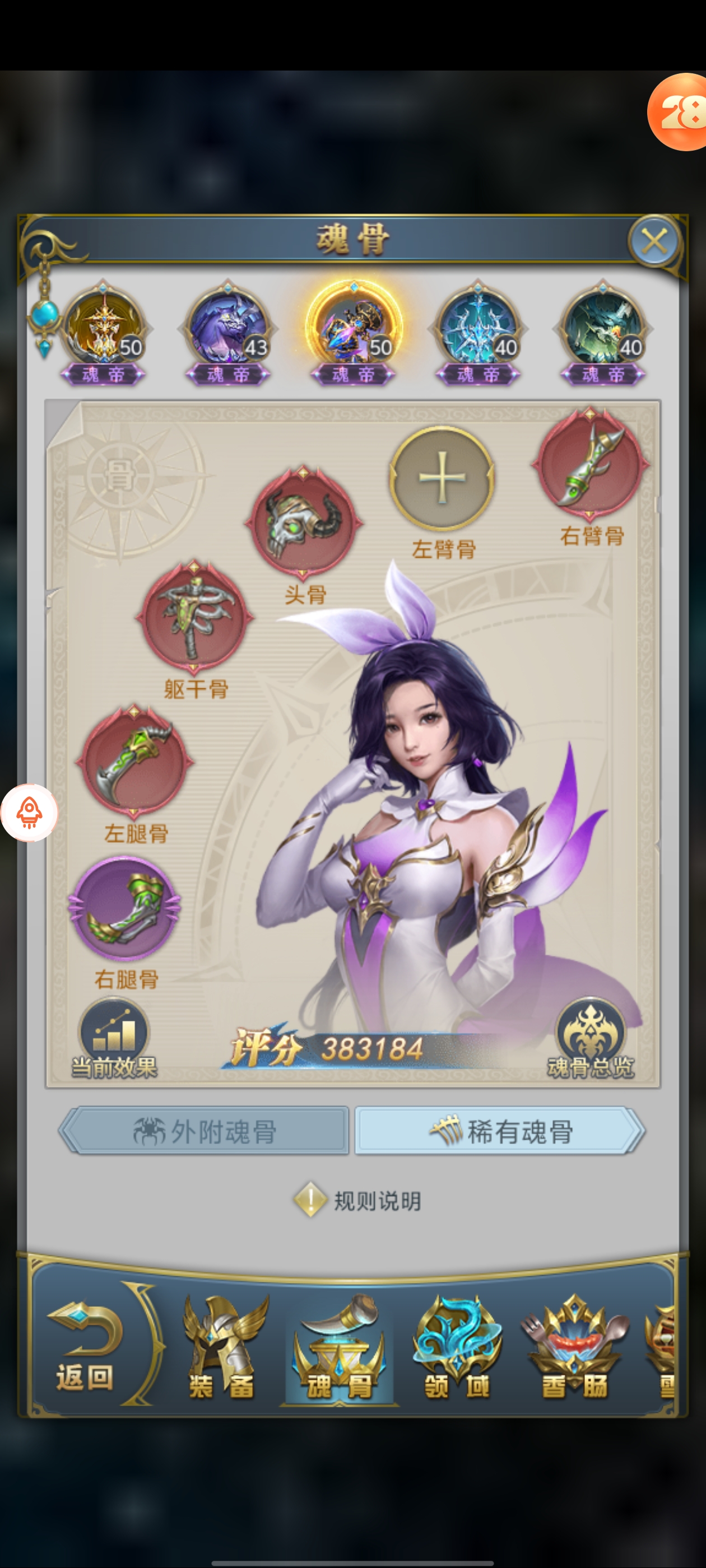Tap the orange rocket floating overlay button
The image size is (706, 1568).
coord(29,813)
